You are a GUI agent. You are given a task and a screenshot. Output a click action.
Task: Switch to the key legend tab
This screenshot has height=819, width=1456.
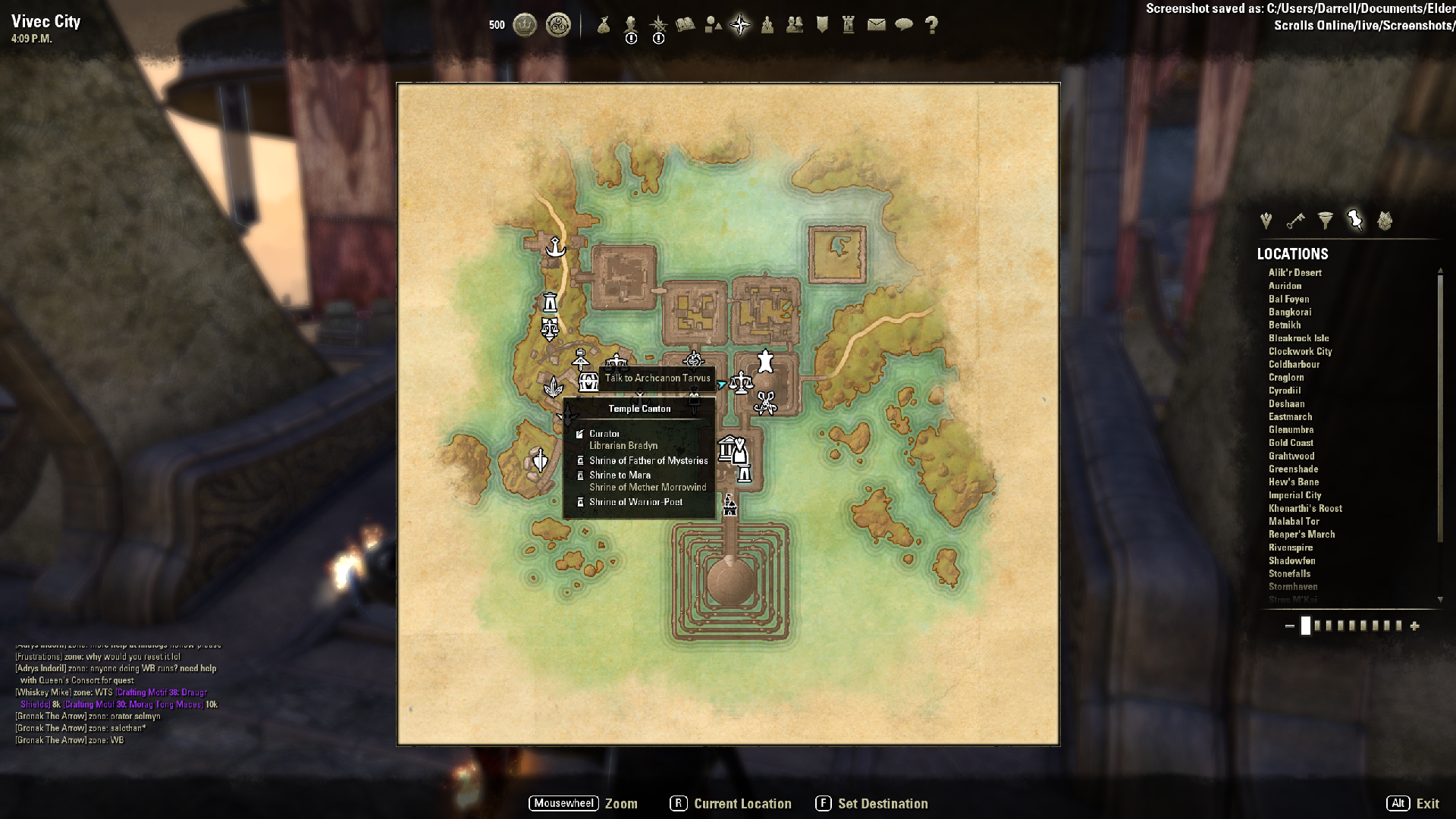tap(1295, 221)
